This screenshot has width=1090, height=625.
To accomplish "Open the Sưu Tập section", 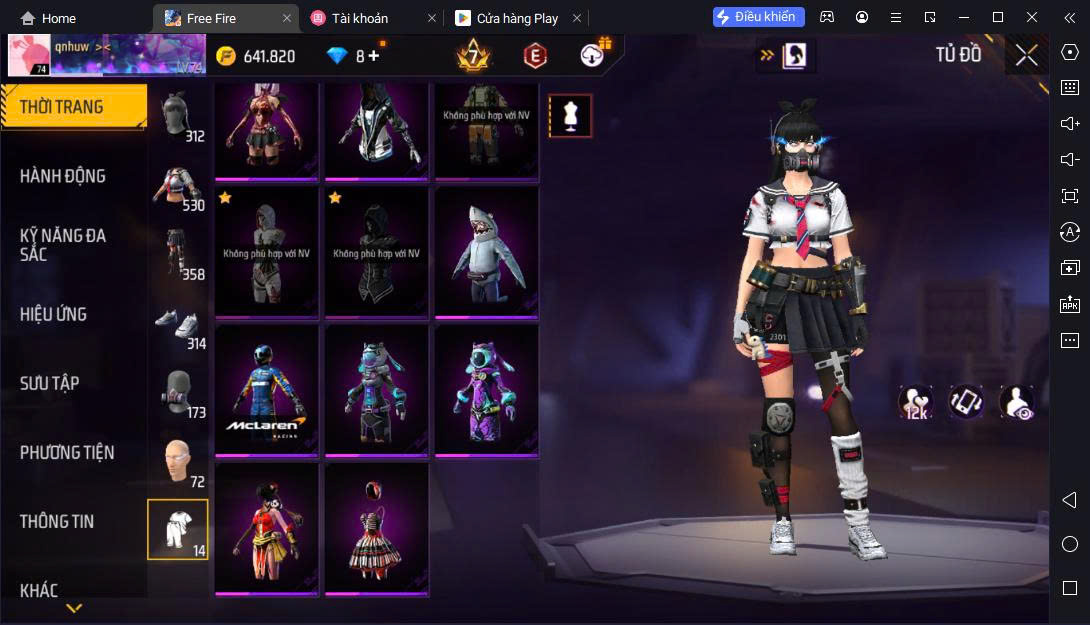I will pyautogui.click(x=50, y=383).
